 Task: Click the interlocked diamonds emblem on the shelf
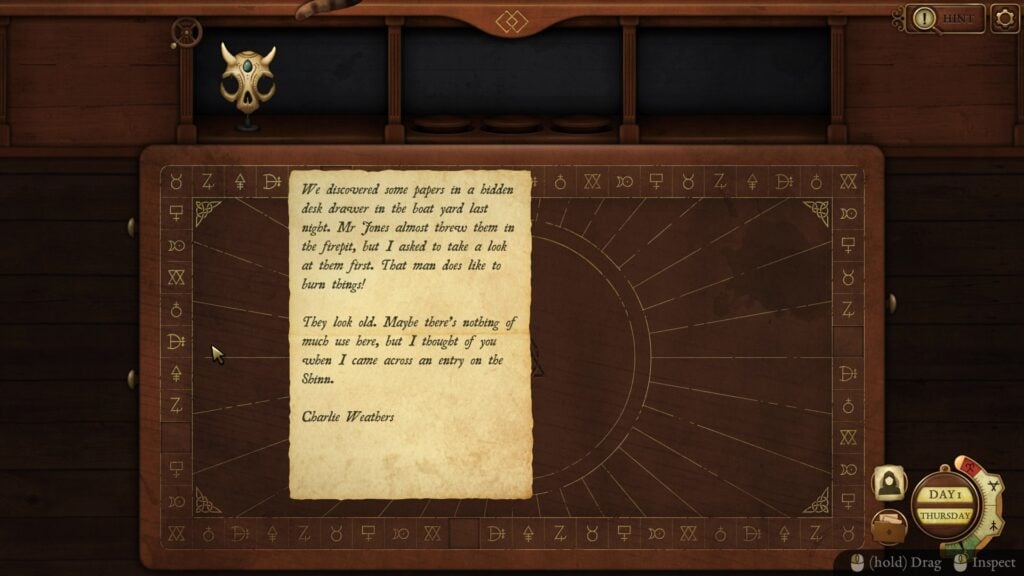click(x=511, y=21)
